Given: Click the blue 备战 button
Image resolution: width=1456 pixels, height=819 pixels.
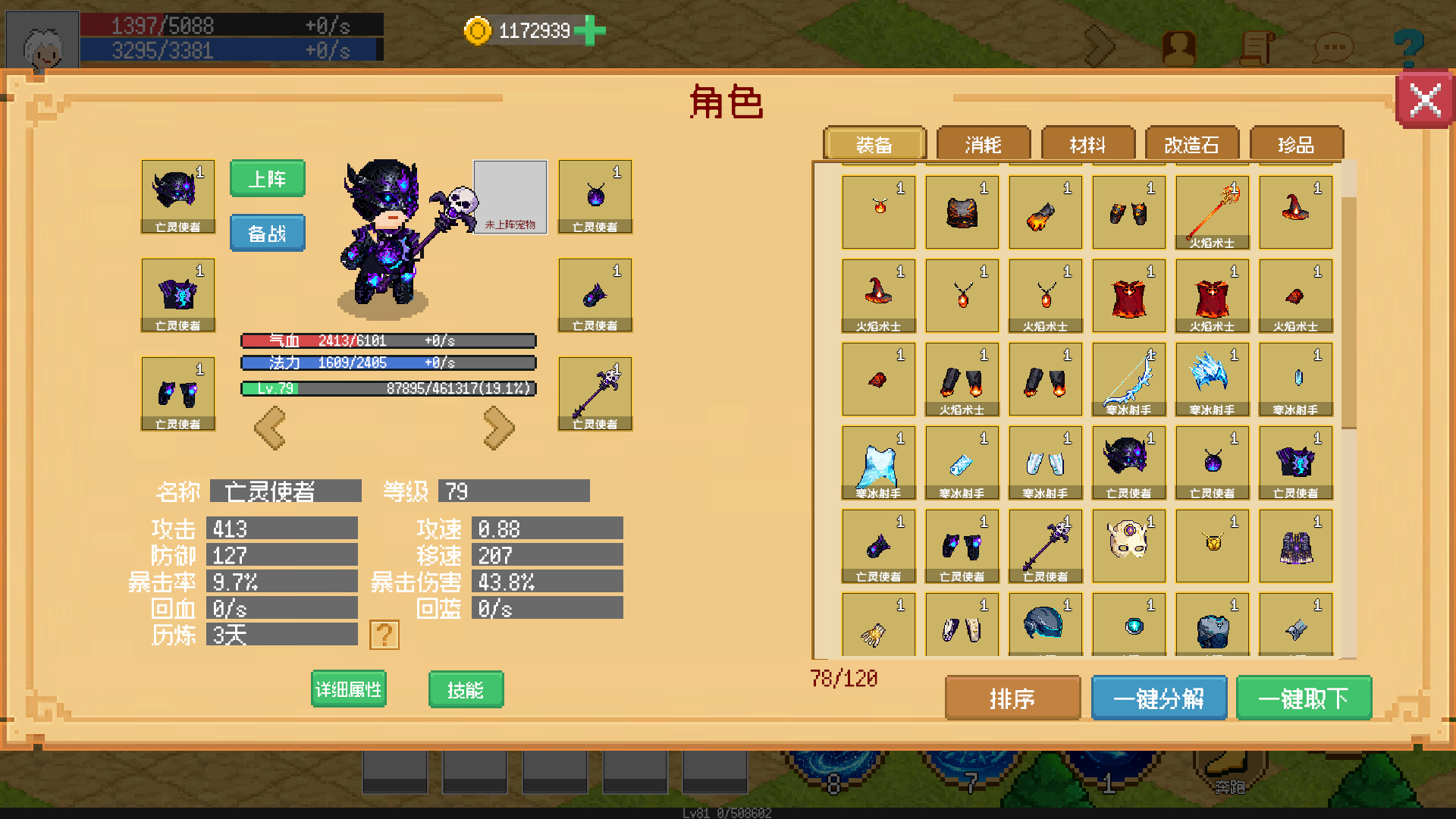Looking at the screenshot, I should [x=267, y=233].
